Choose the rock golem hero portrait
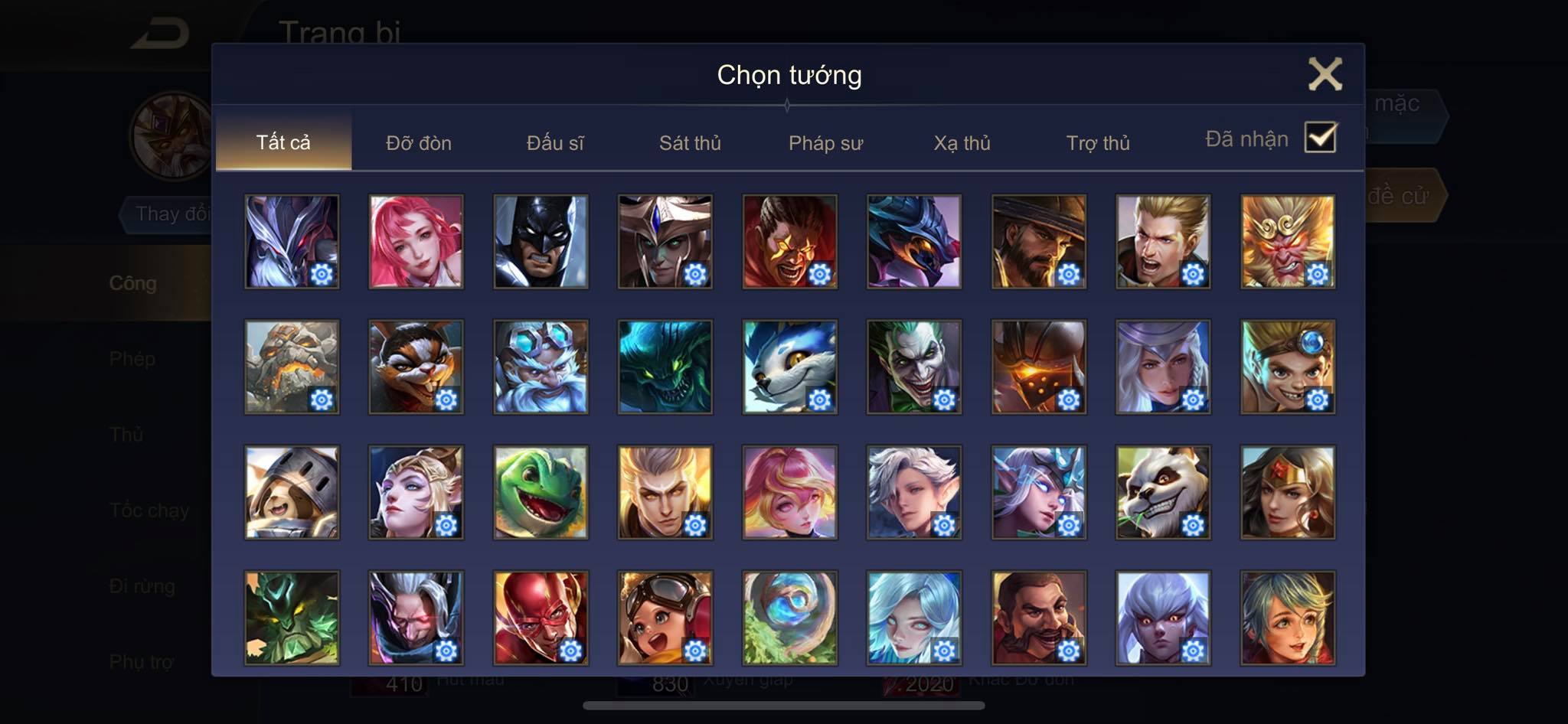The image size is (1568, 724). coord(292,367)
